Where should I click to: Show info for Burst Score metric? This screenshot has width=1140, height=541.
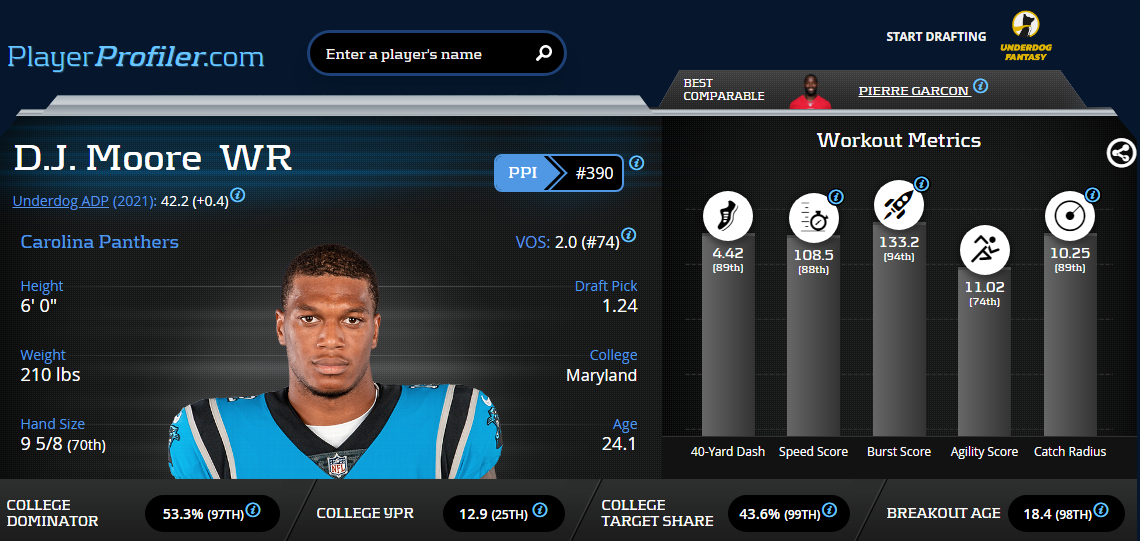922,184
